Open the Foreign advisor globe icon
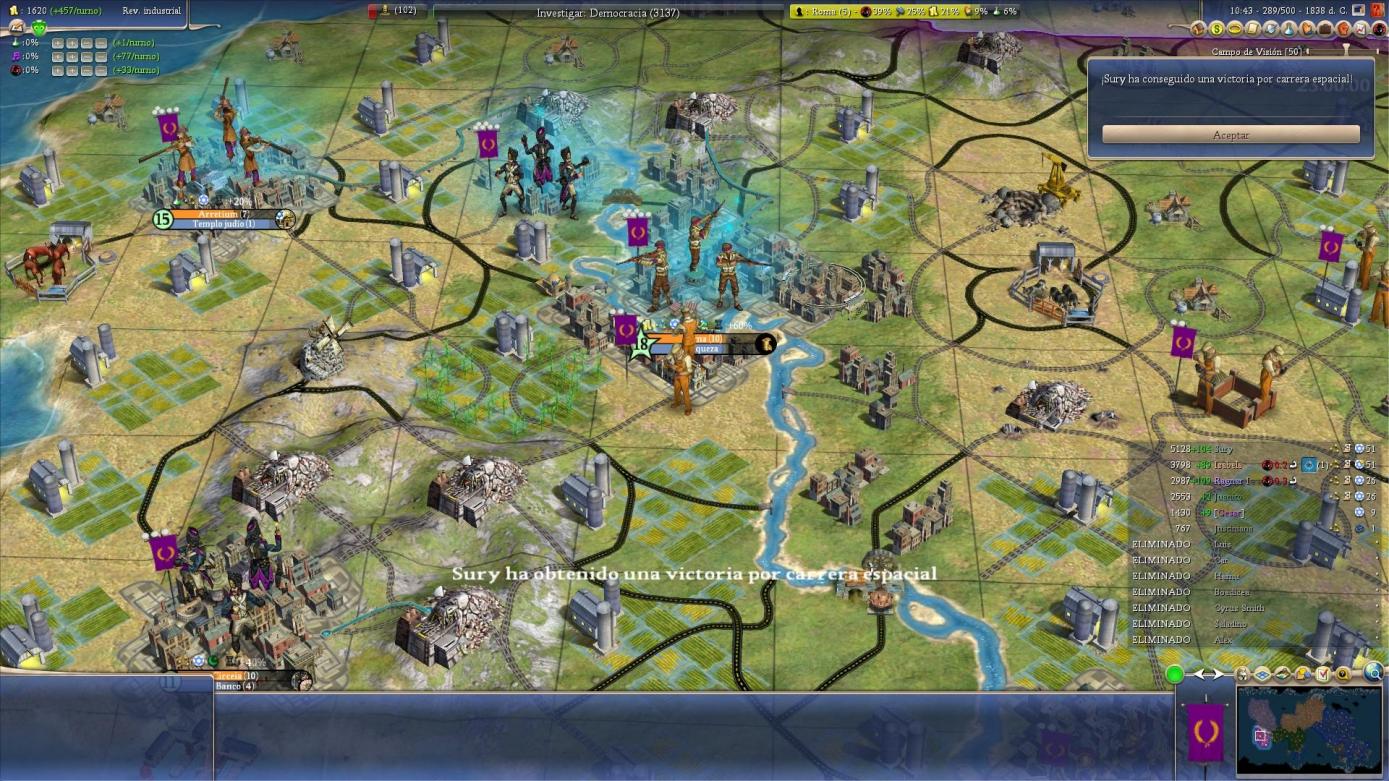This screenshot has width=1389, height=781. [x=1270, y=31]
